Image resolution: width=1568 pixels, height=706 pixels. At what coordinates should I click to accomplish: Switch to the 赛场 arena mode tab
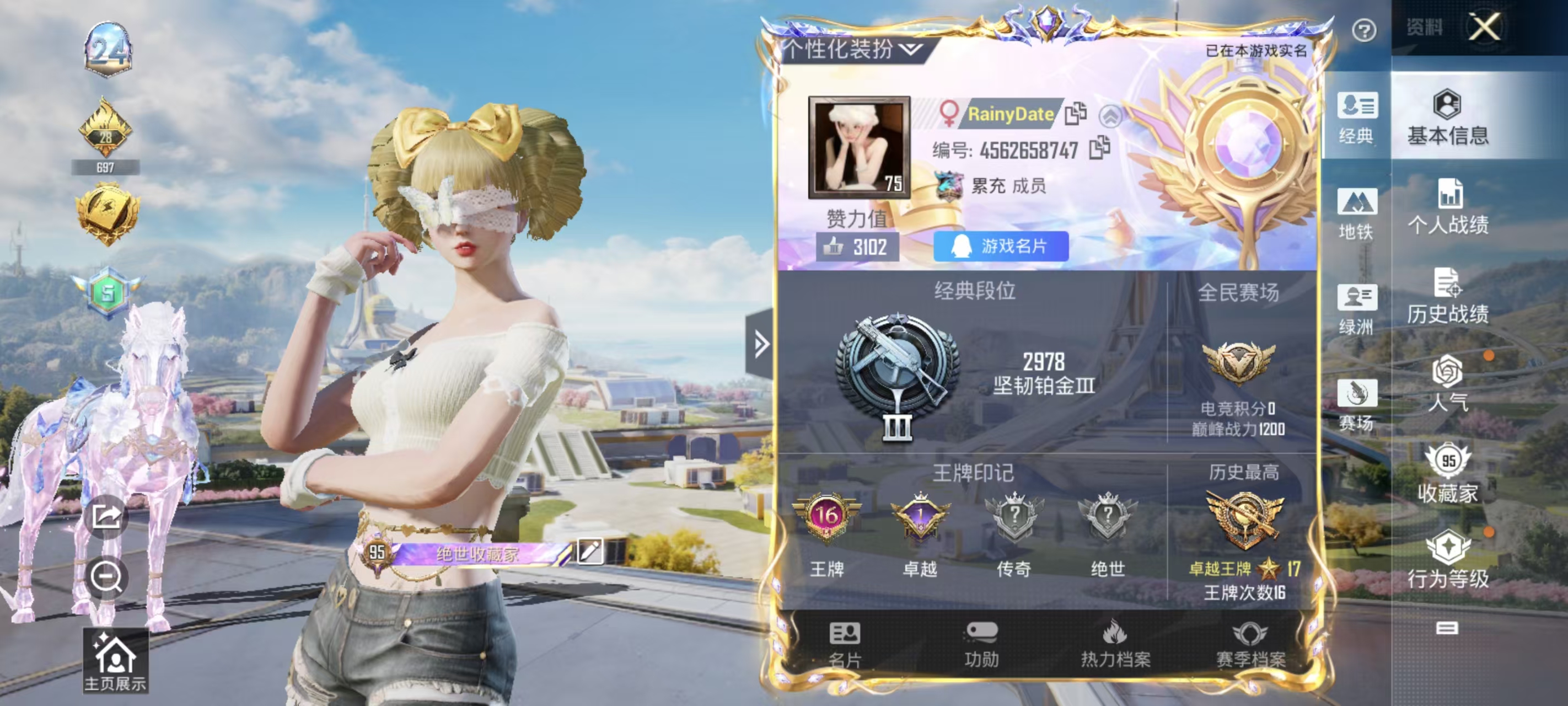[x=1356, y=404]
